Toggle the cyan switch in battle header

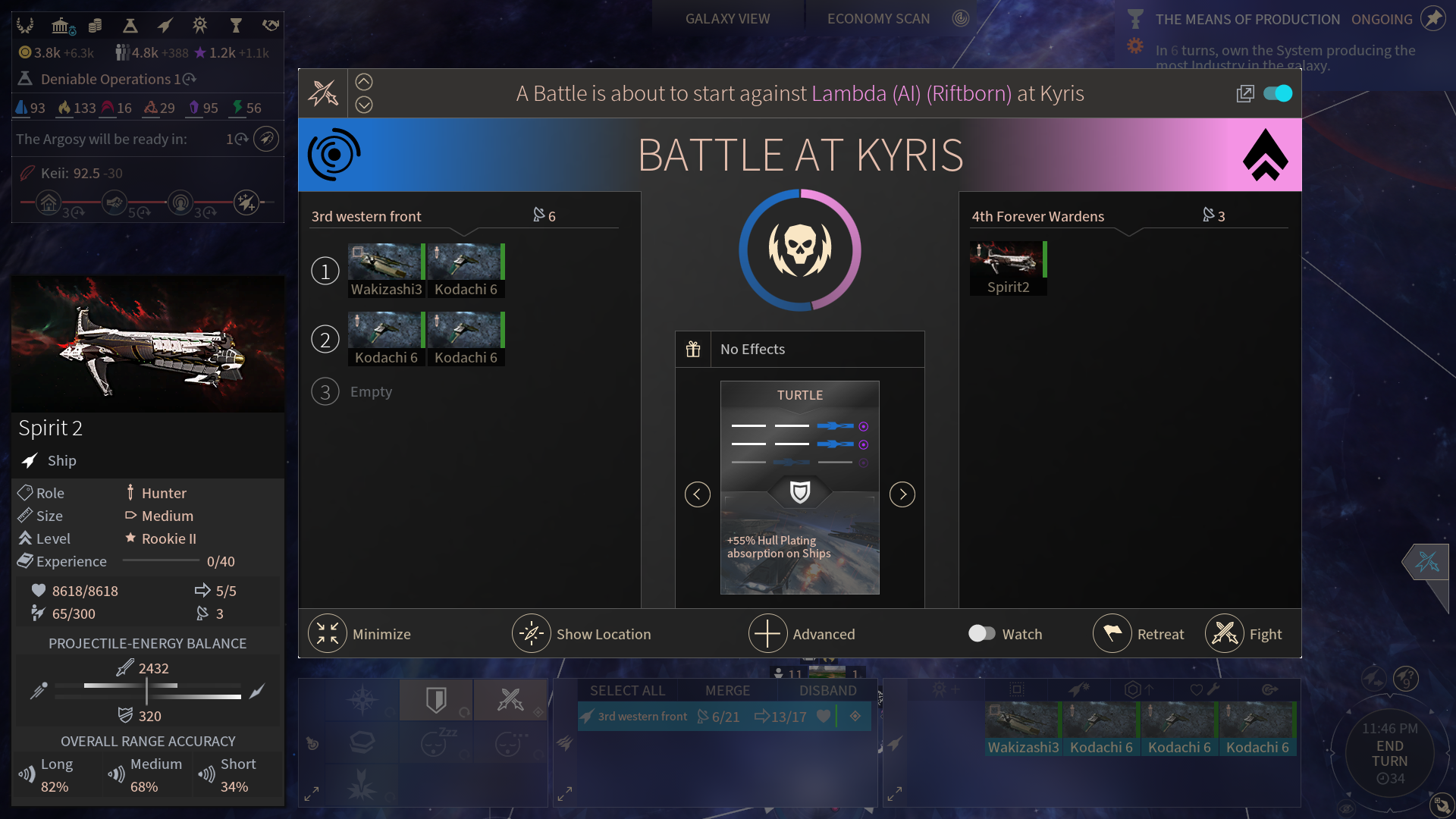click(1278, 93)
